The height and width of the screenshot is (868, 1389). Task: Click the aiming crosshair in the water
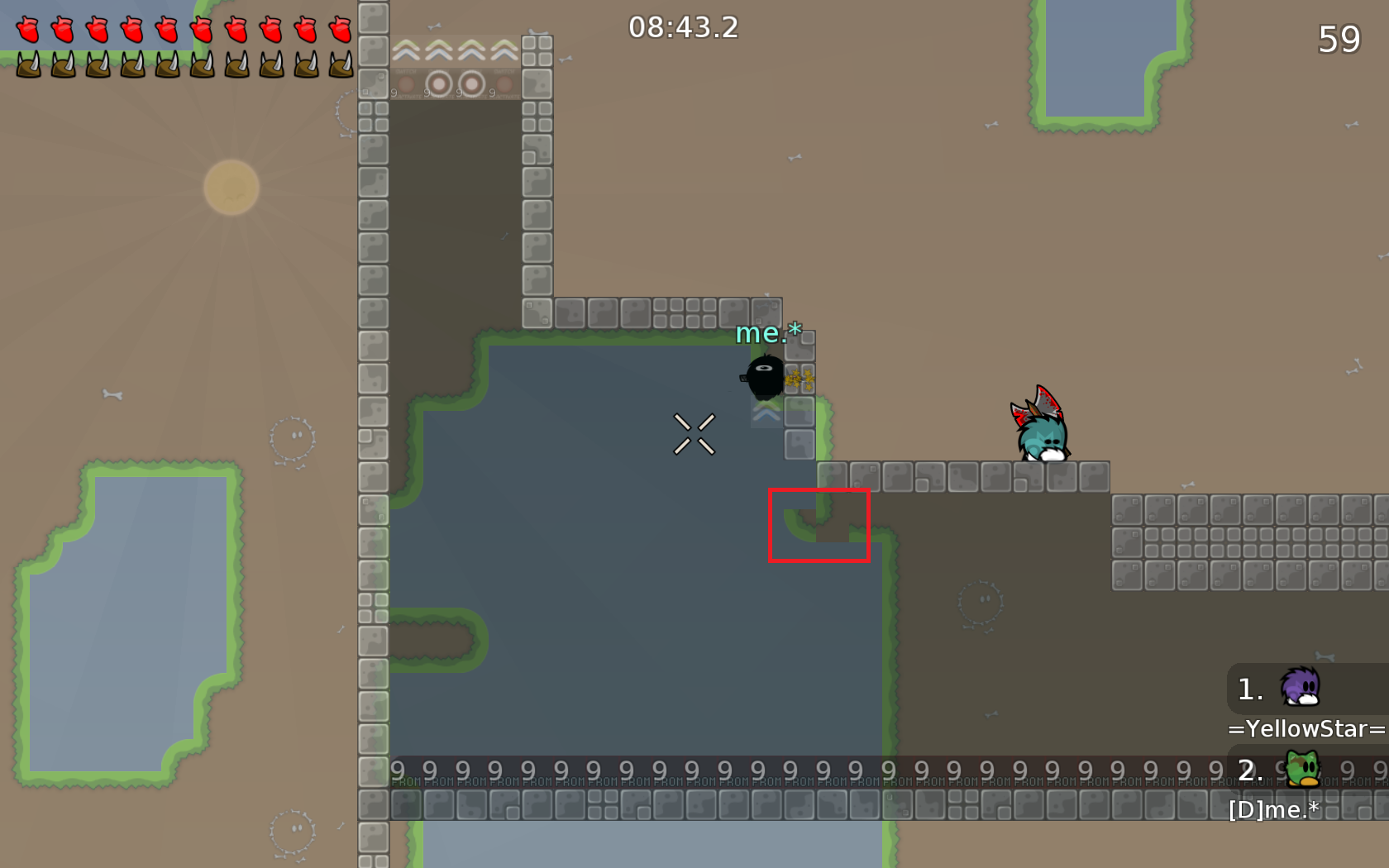pyautogui.click(x=695, y=433)
